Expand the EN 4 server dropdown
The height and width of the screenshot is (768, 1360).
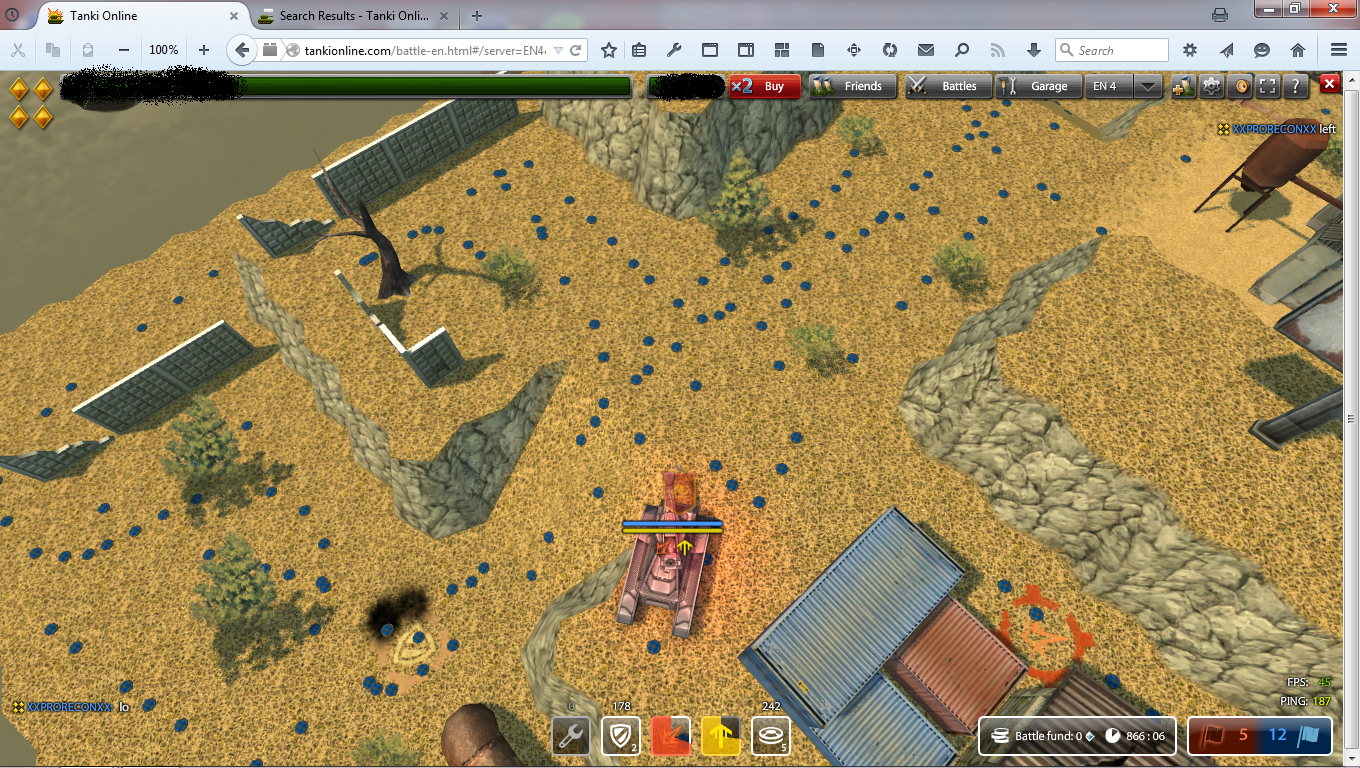1148,86
